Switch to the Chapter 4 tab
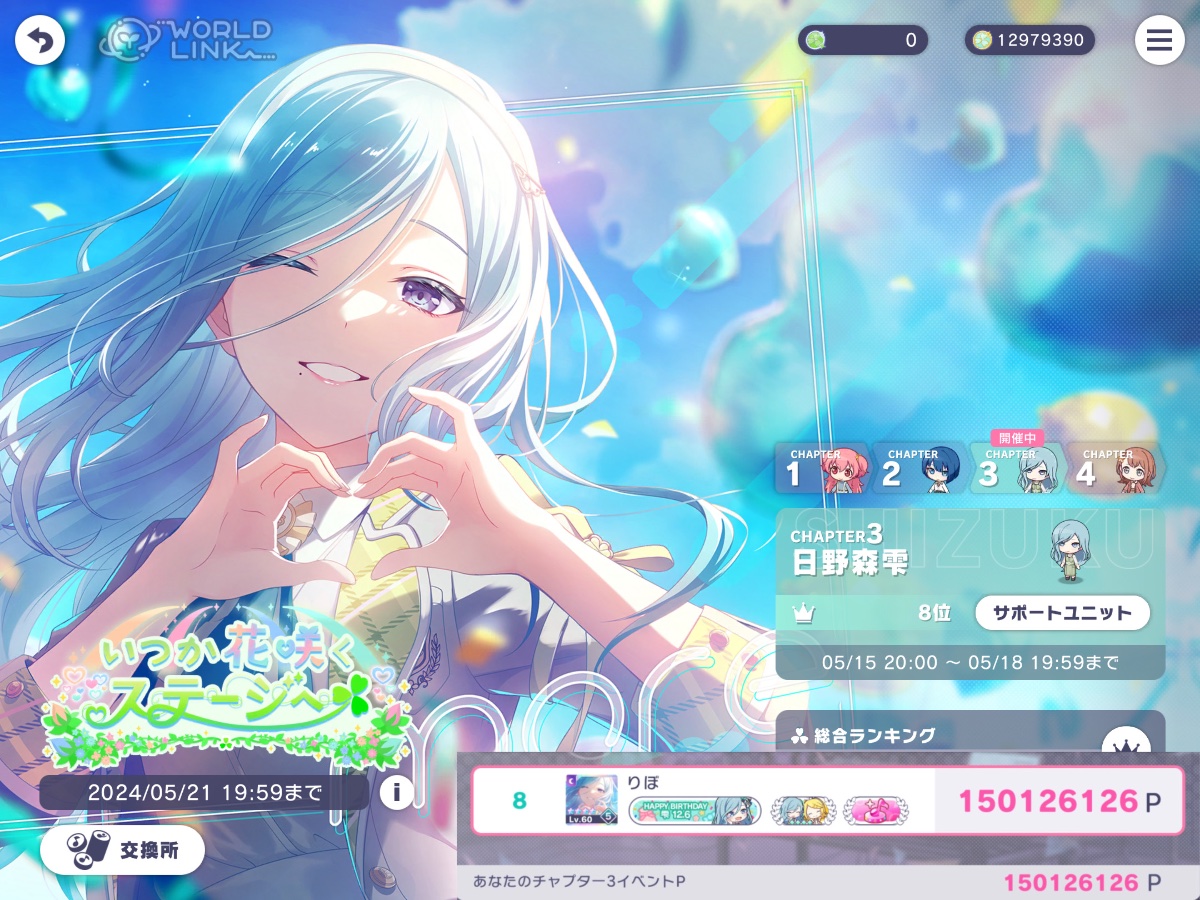Image resolution: width=1200 pixels, height=900 pixels. [1112, 468]
